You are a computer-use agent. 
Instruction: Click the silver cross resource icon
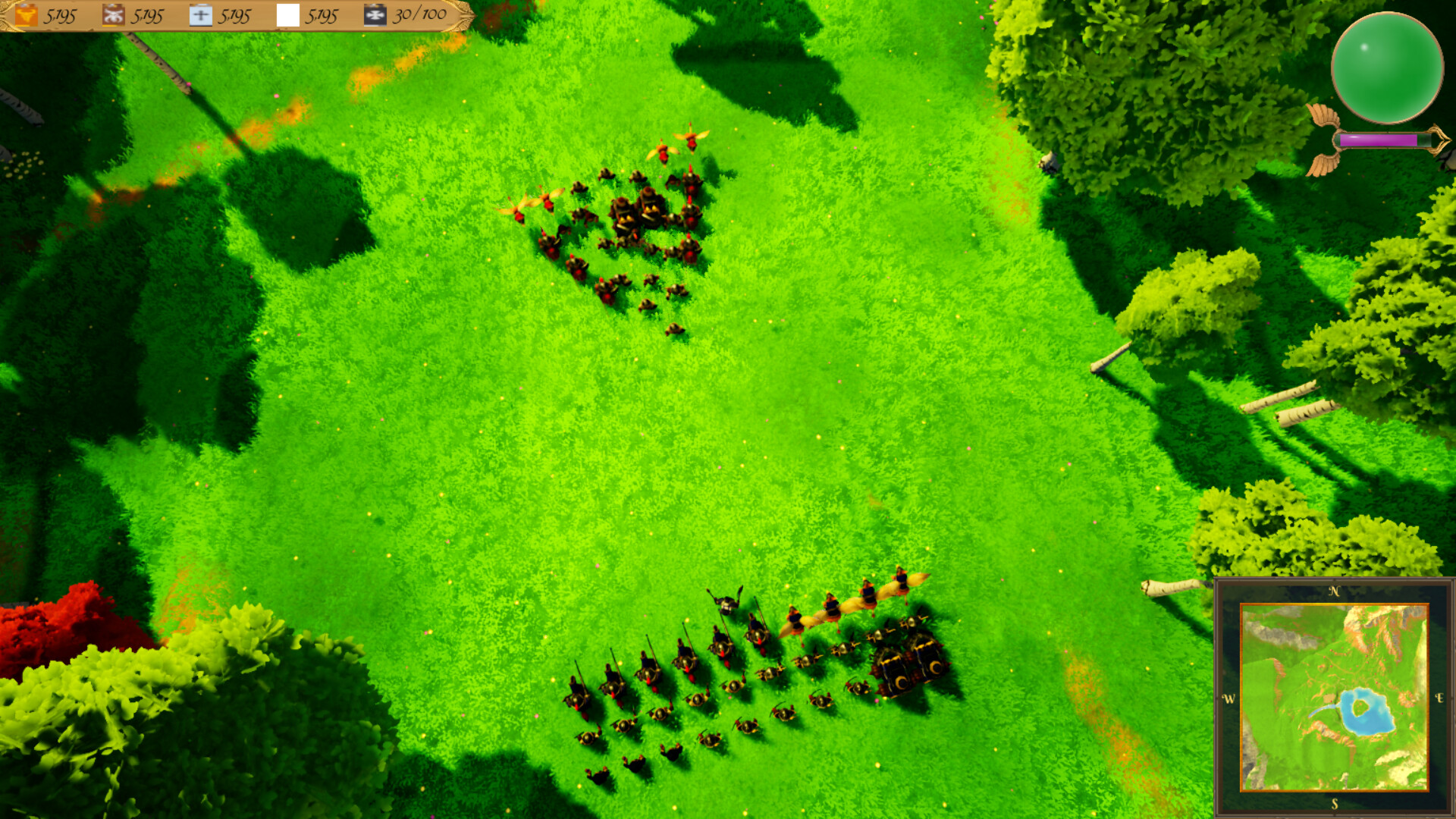point(199,15)
